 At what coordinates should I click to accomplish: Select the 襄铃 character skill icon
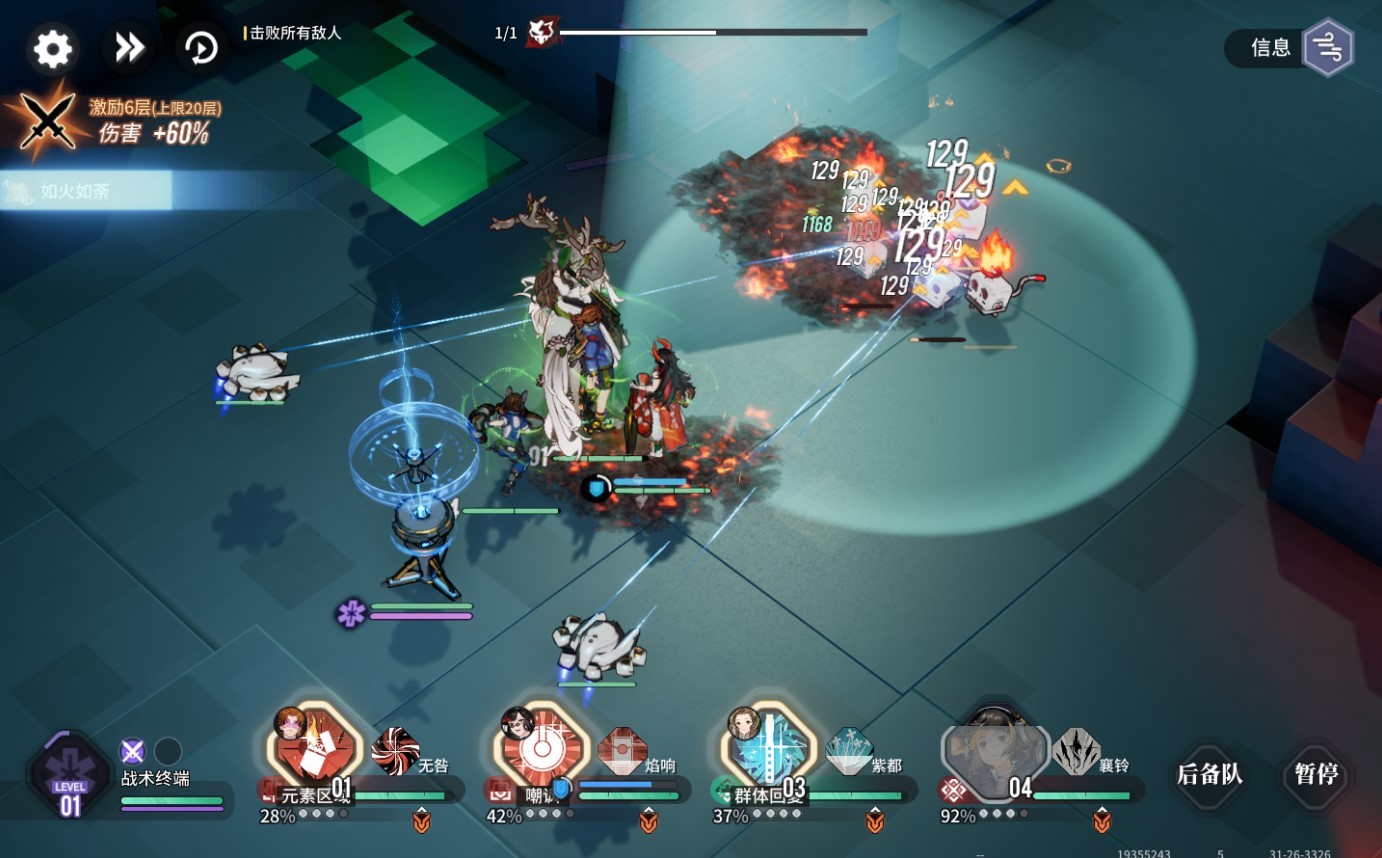[x=1076, y=750]
